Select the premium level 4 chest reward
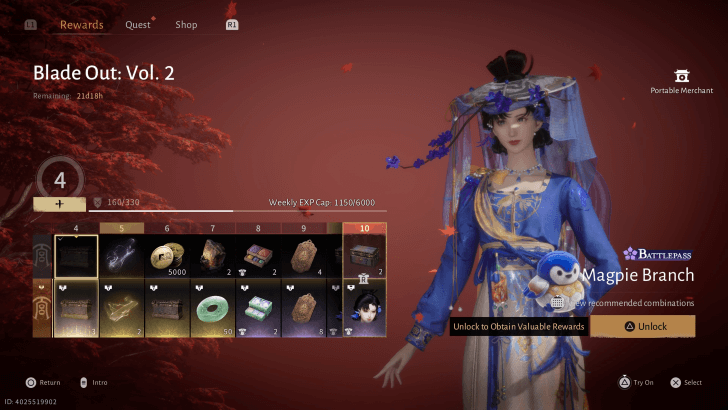 pos(76,308)
